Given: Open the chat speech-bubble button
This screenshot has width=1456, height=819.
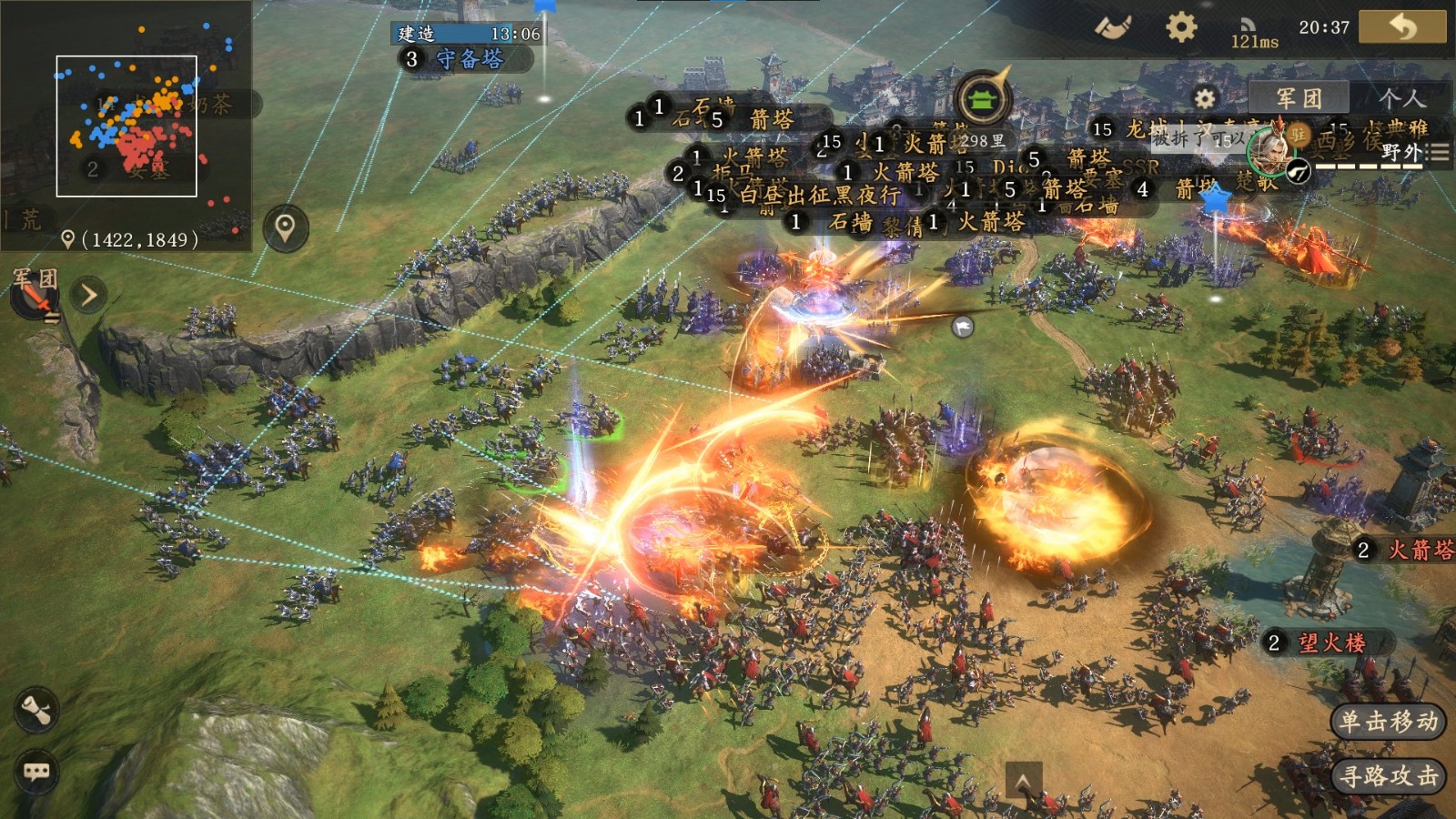Looking at the screenshot, I should (36, 773).
